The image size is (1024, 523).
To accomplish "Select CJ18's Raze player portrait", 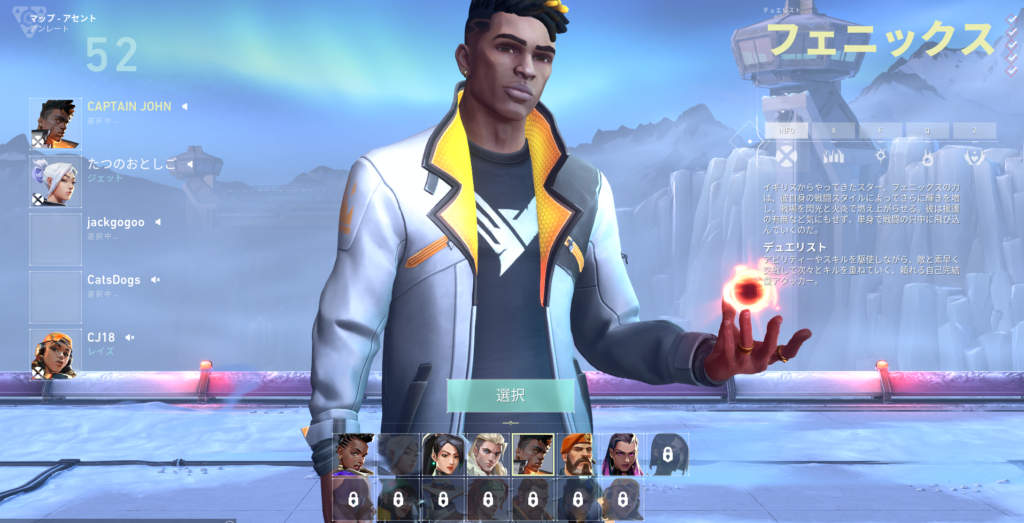I will click(55, 354).
